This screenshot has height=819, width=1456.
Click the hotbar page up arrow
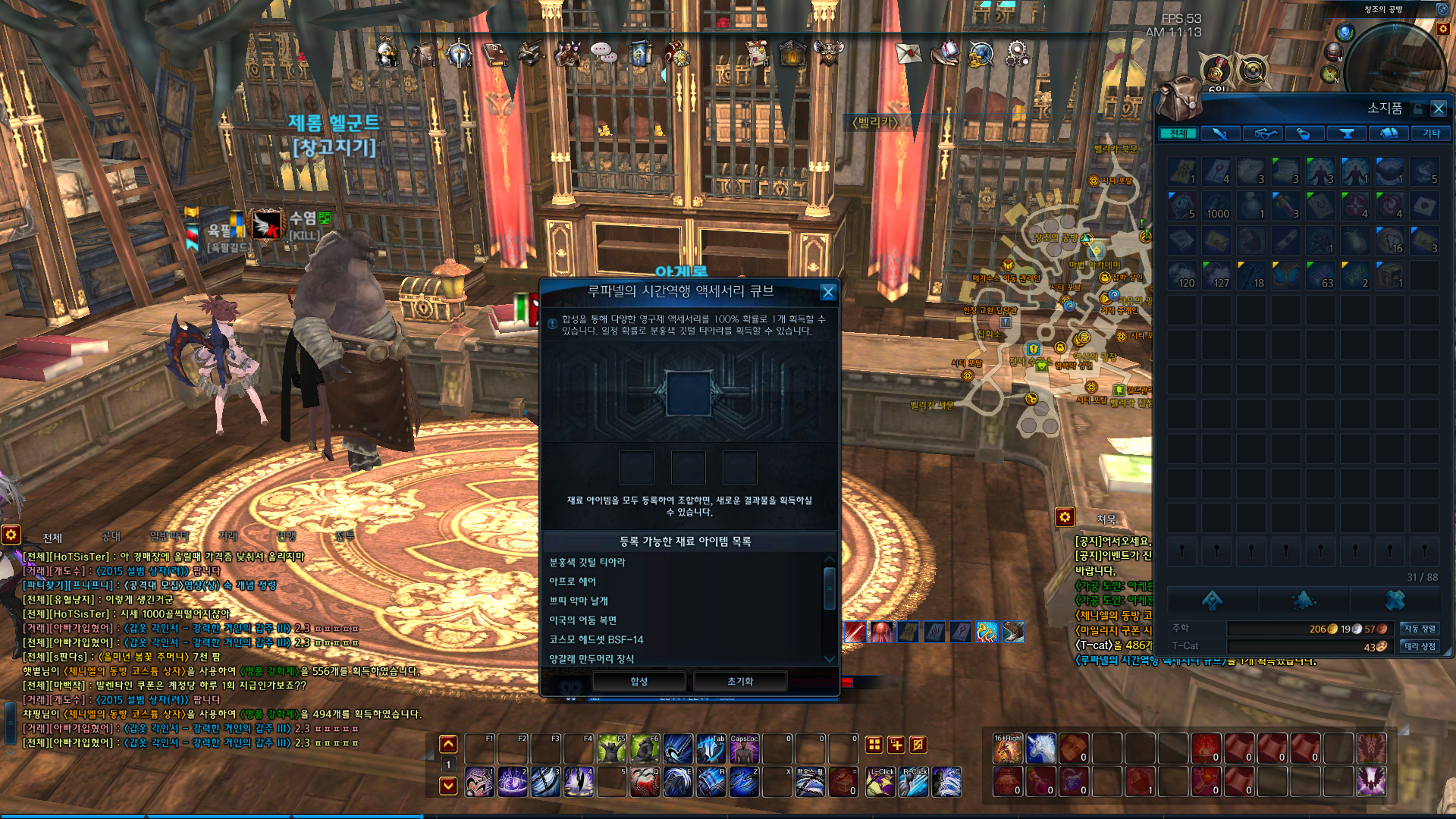click(448, 744)
